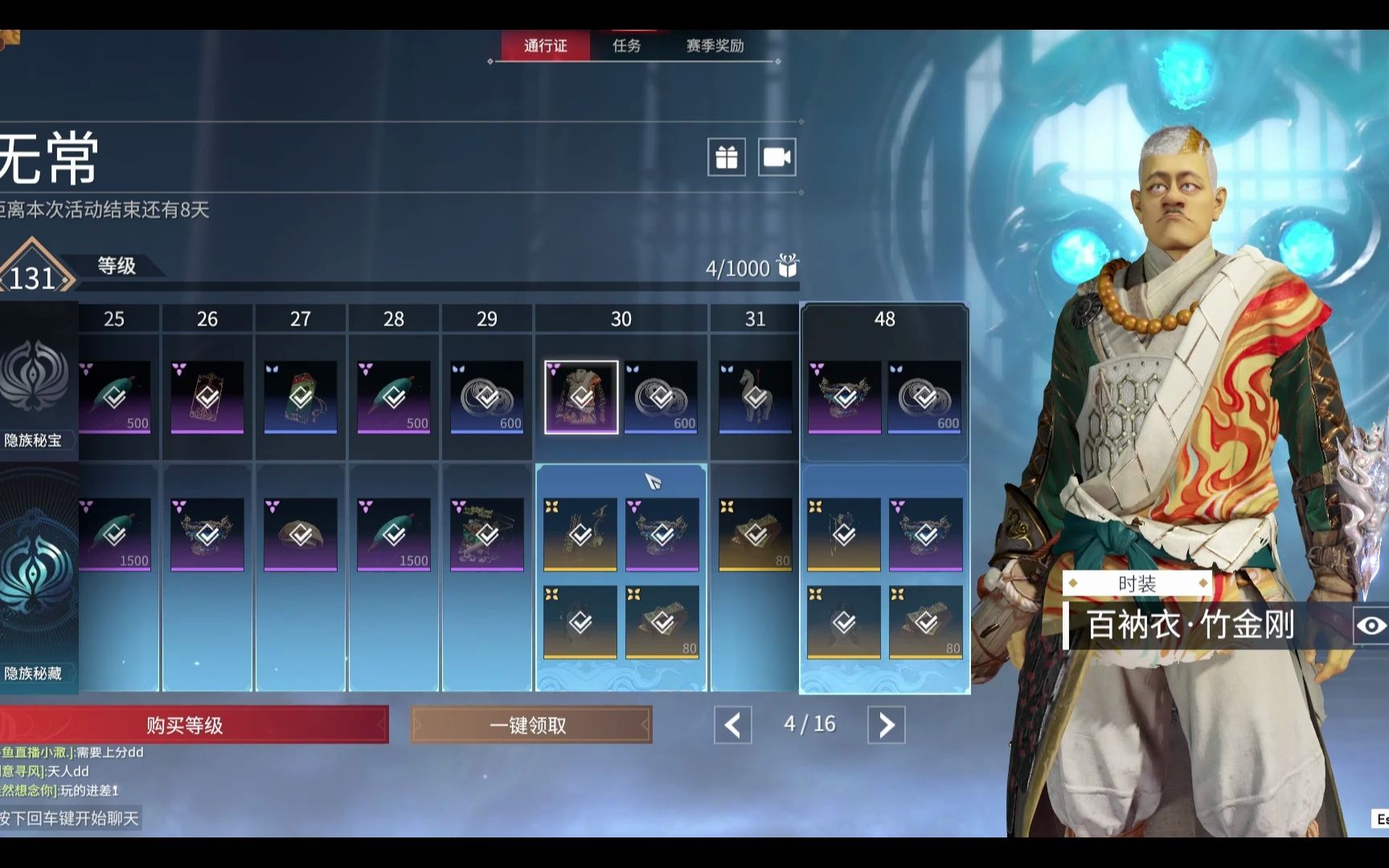Screen dimensions: 1389x868
Task: Choose the level 26 red envelope reward
Action: pos(207,397)
